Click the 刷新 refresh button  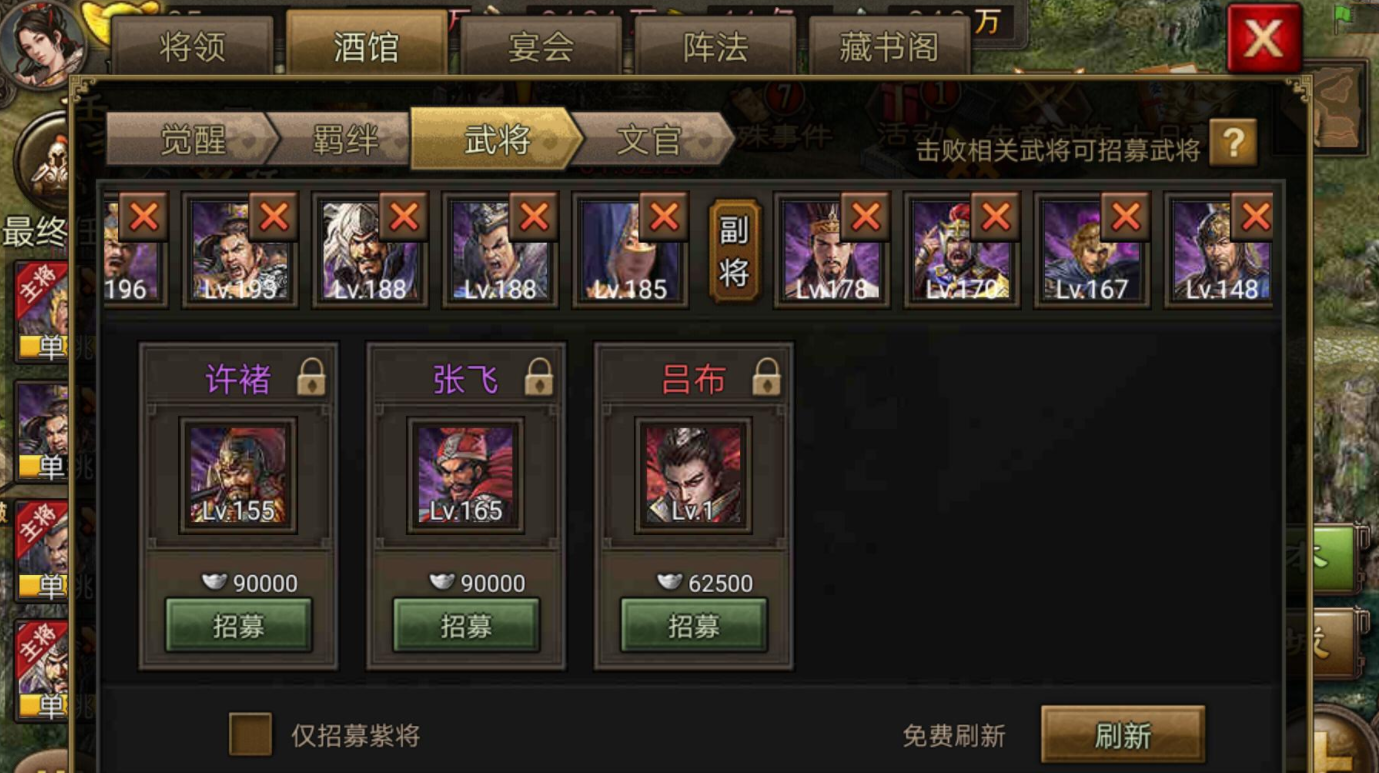1123,732
